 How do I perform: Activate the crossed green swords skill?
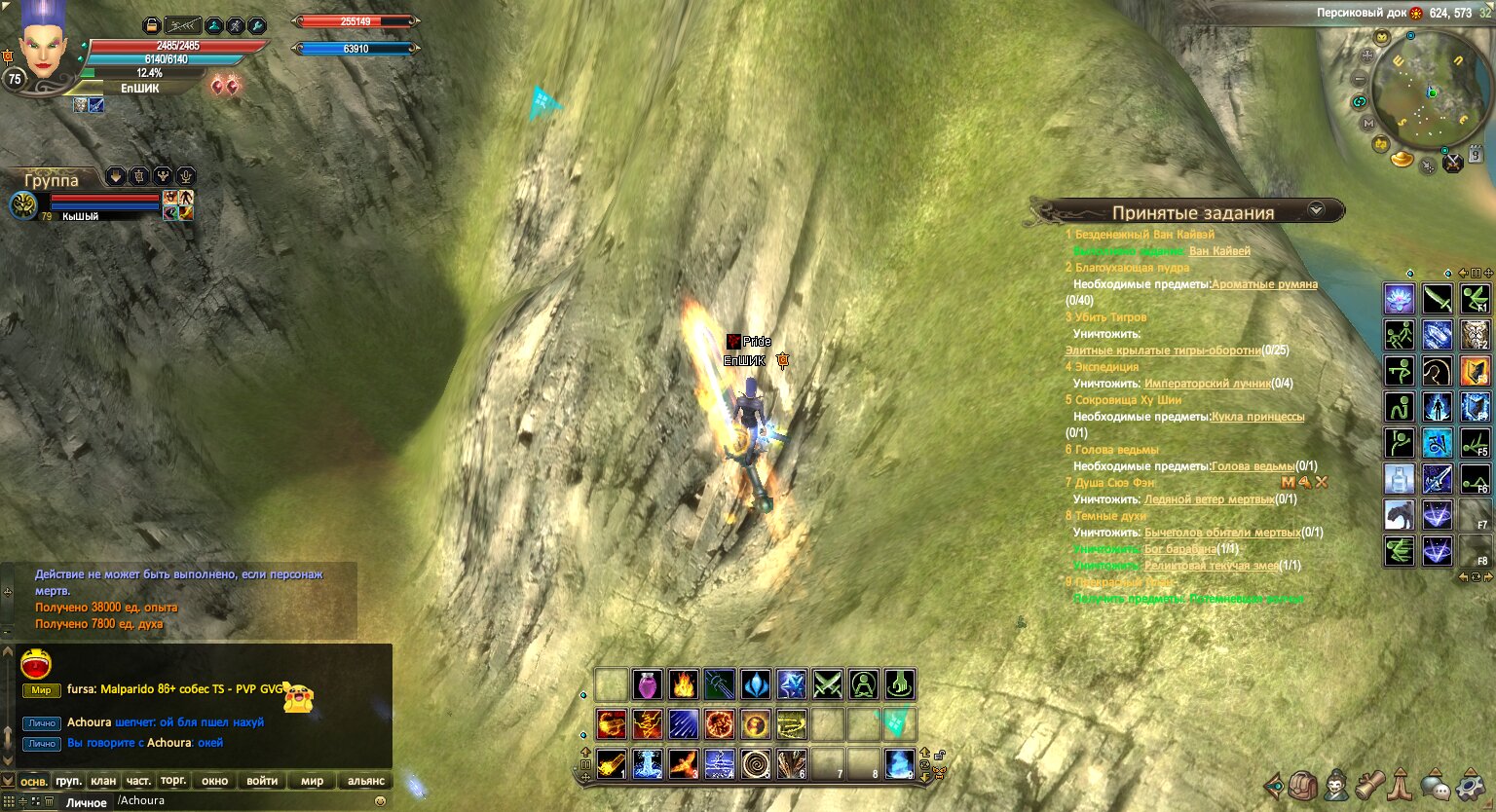tap(827, 685)
